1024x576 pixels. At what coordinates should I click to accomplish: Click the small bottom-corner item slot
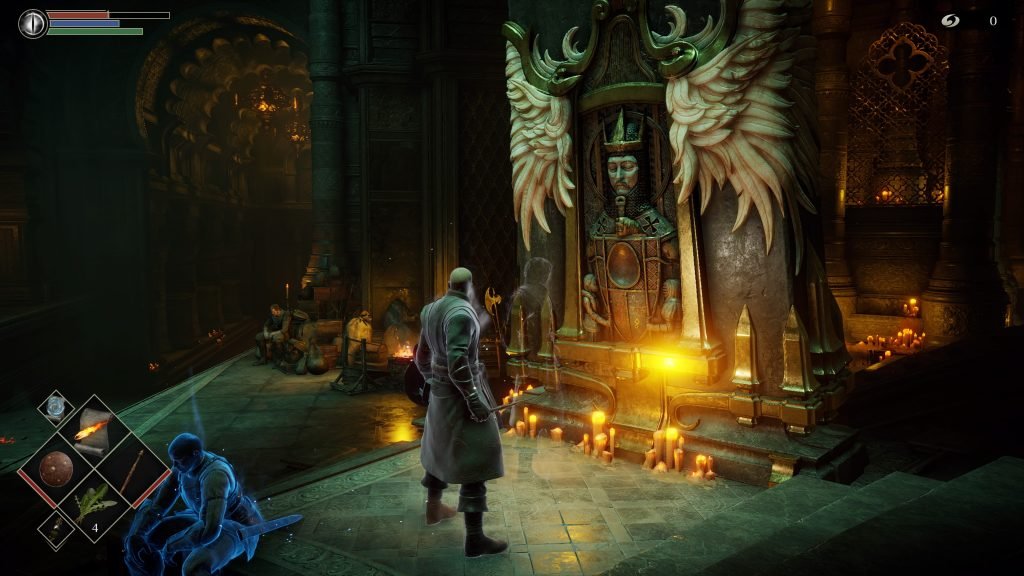(x=55, y=530)
